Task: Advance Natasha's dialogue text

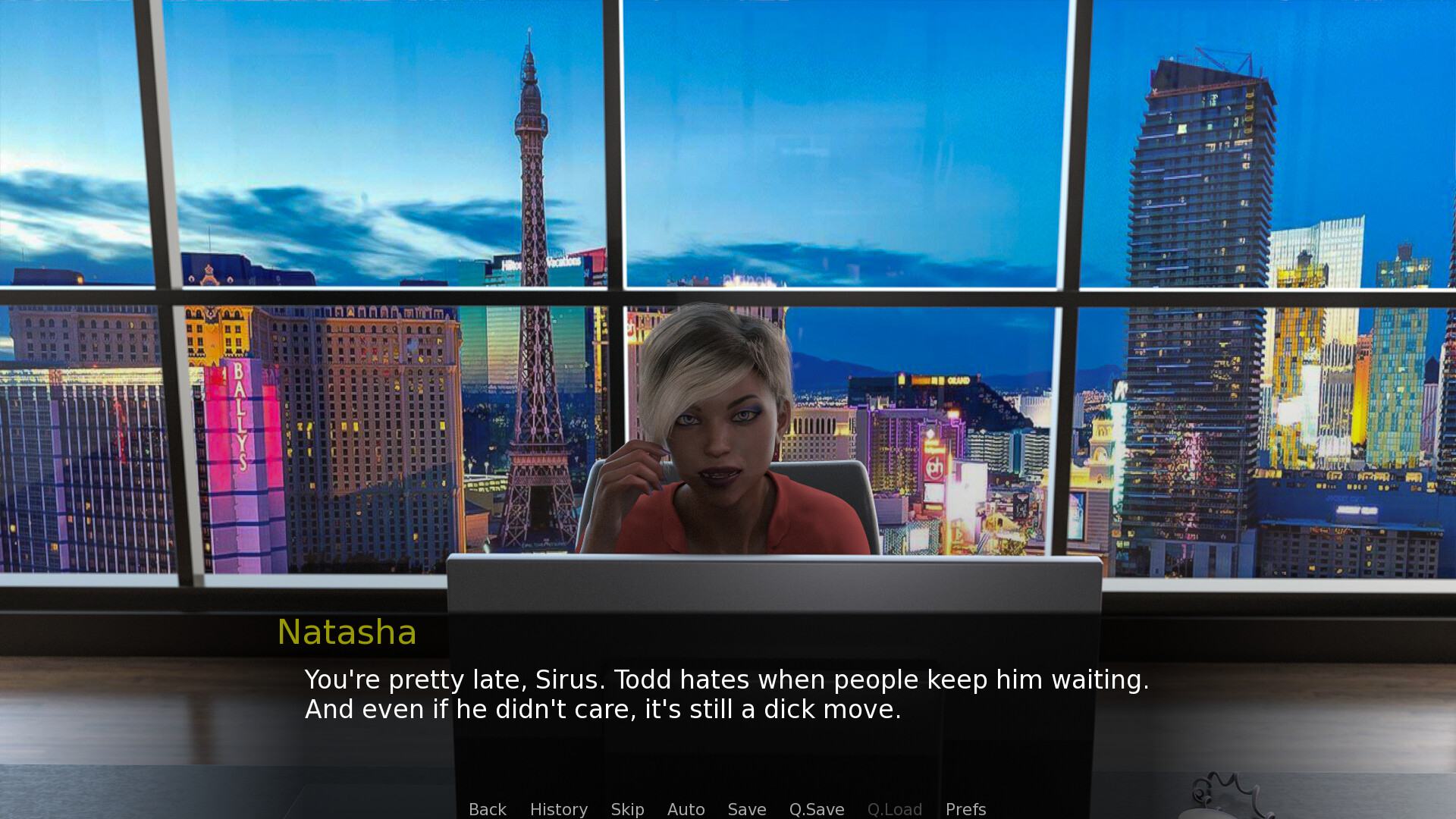Action: 726,694
